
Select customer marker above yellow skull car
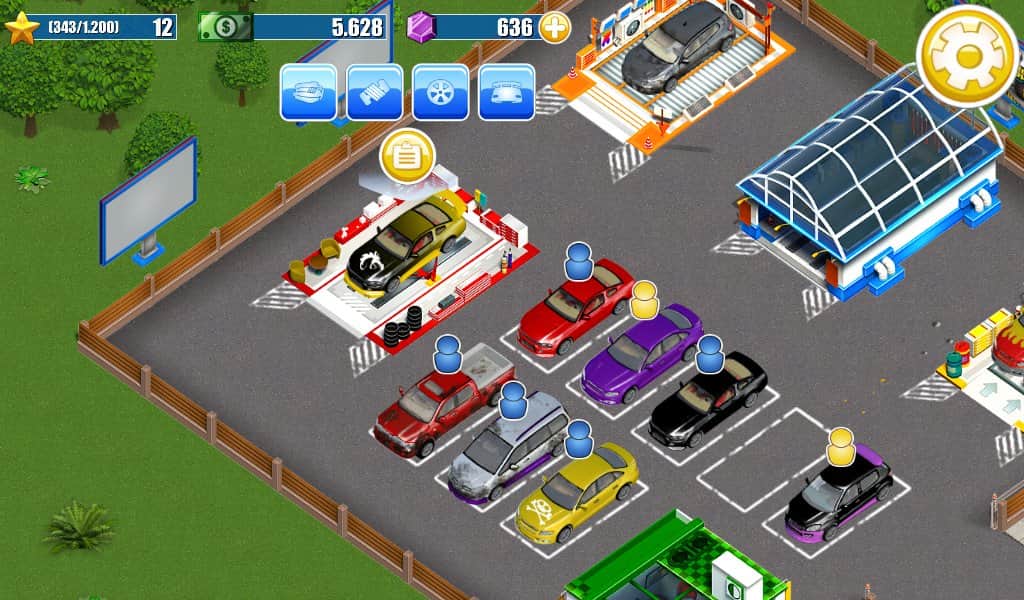[578, 437]
